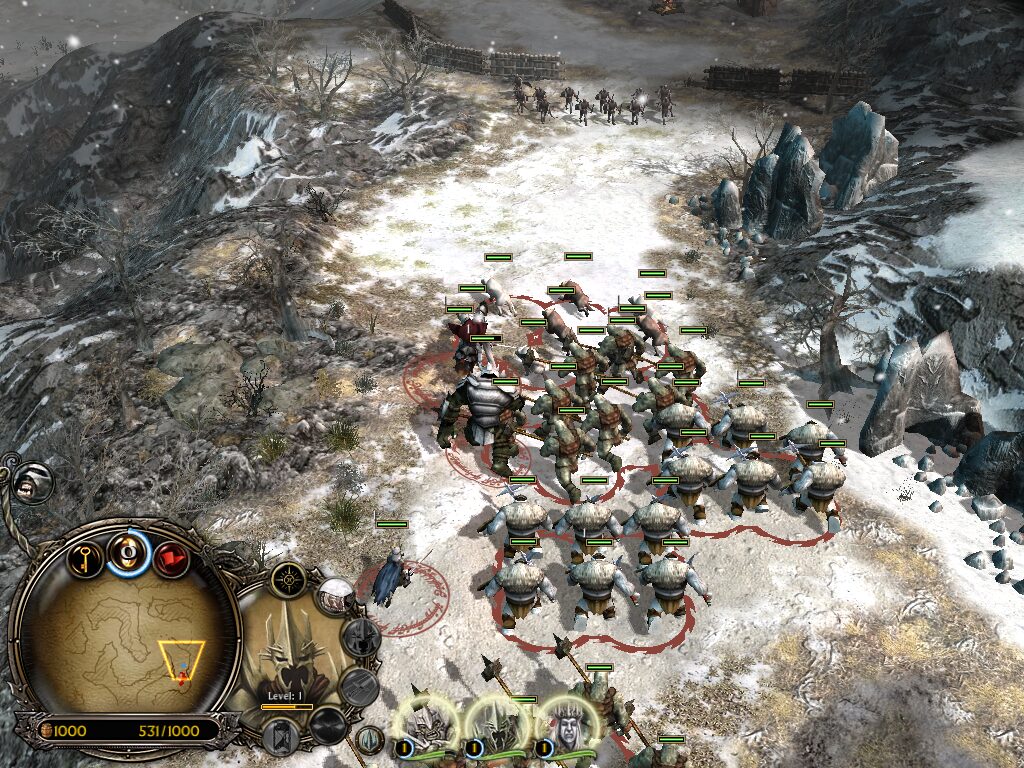Open the golden key objectives button

(x=86, y=556)
